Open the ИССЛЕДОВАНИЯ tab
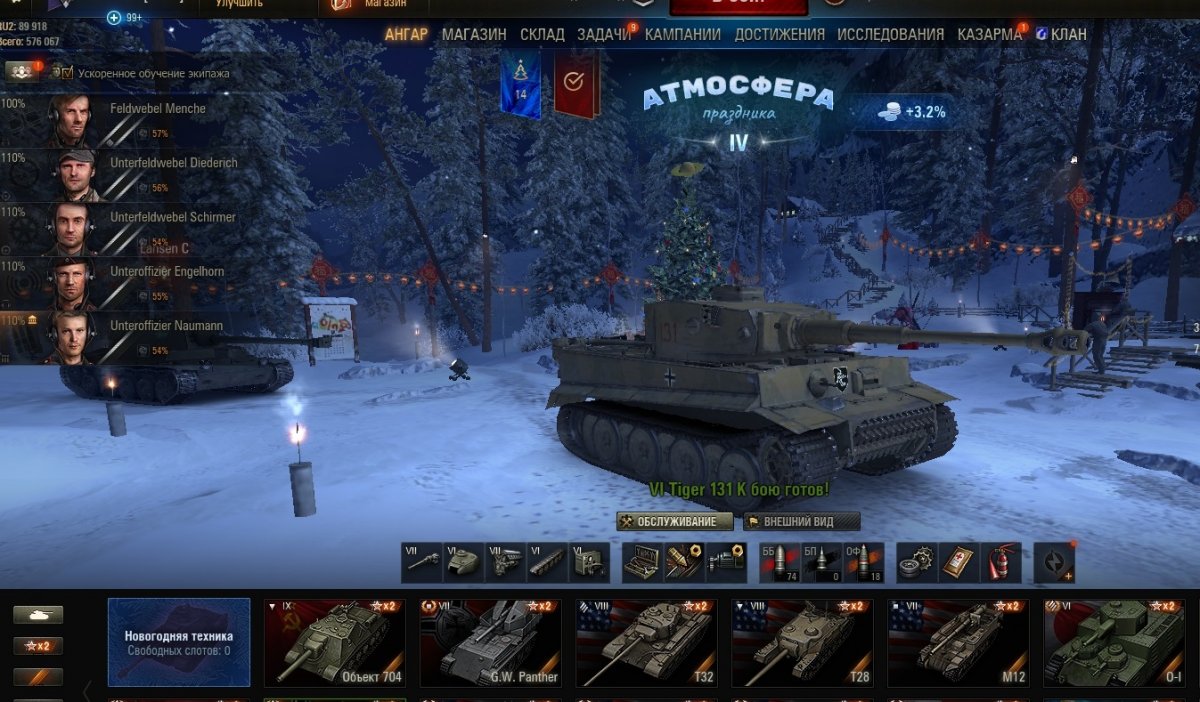The height and width of the screenshot is (702, 1200). tap(890, 34)
